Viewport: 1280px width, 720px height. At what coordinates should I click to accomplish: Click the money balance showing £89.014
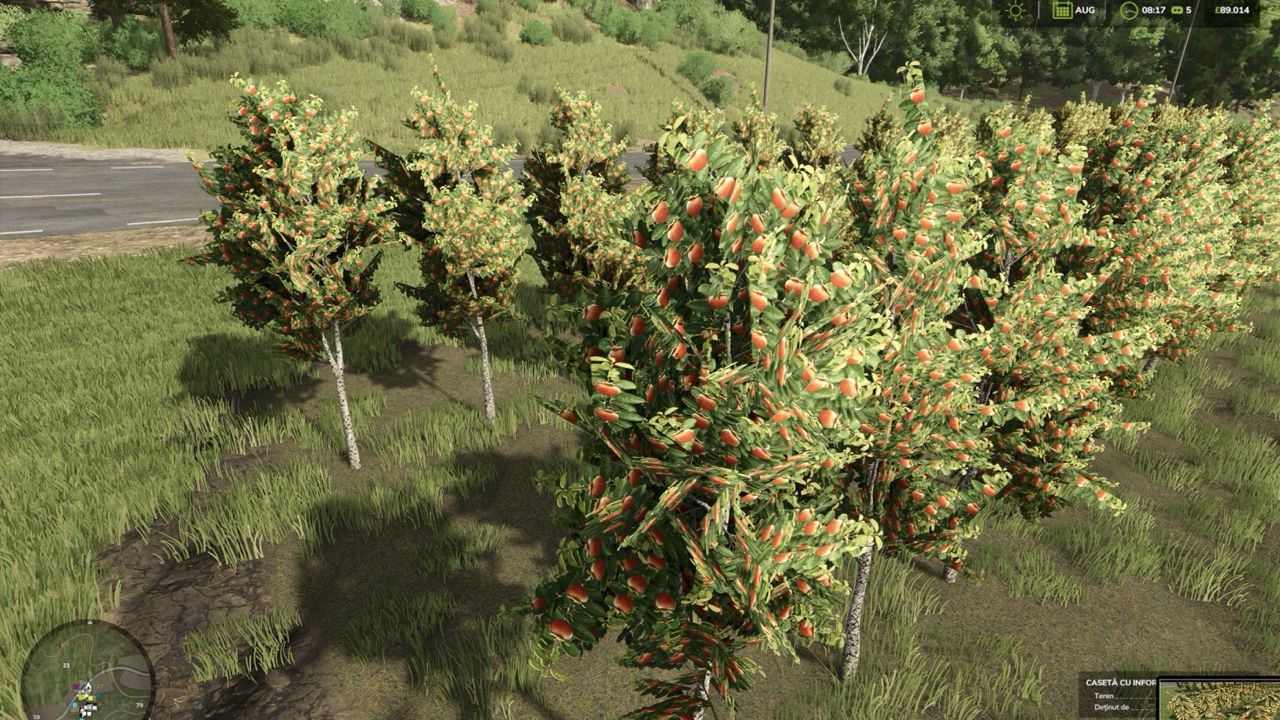[x=1232, y=10]
